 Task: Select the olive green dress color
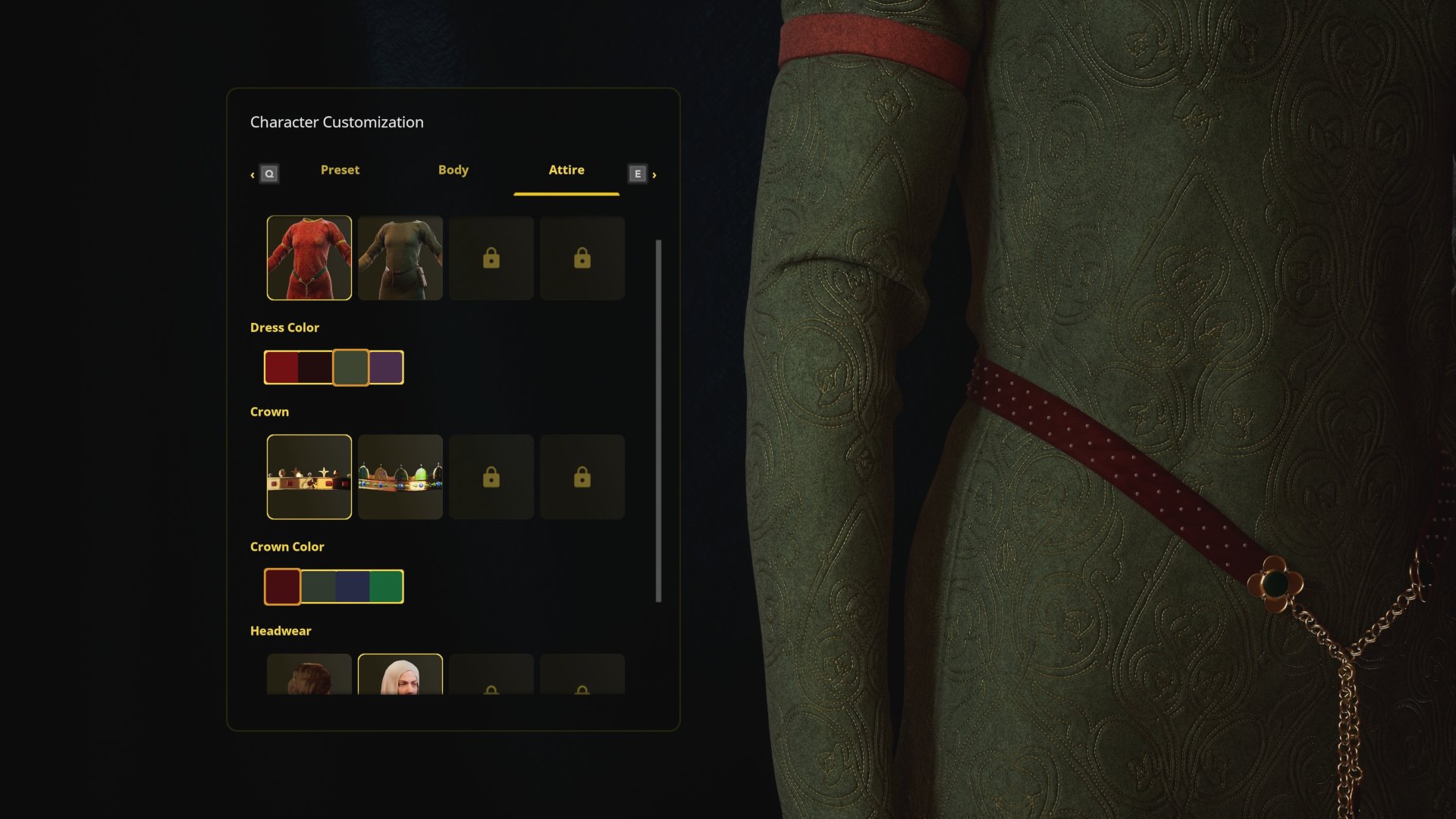coord(350,368)
